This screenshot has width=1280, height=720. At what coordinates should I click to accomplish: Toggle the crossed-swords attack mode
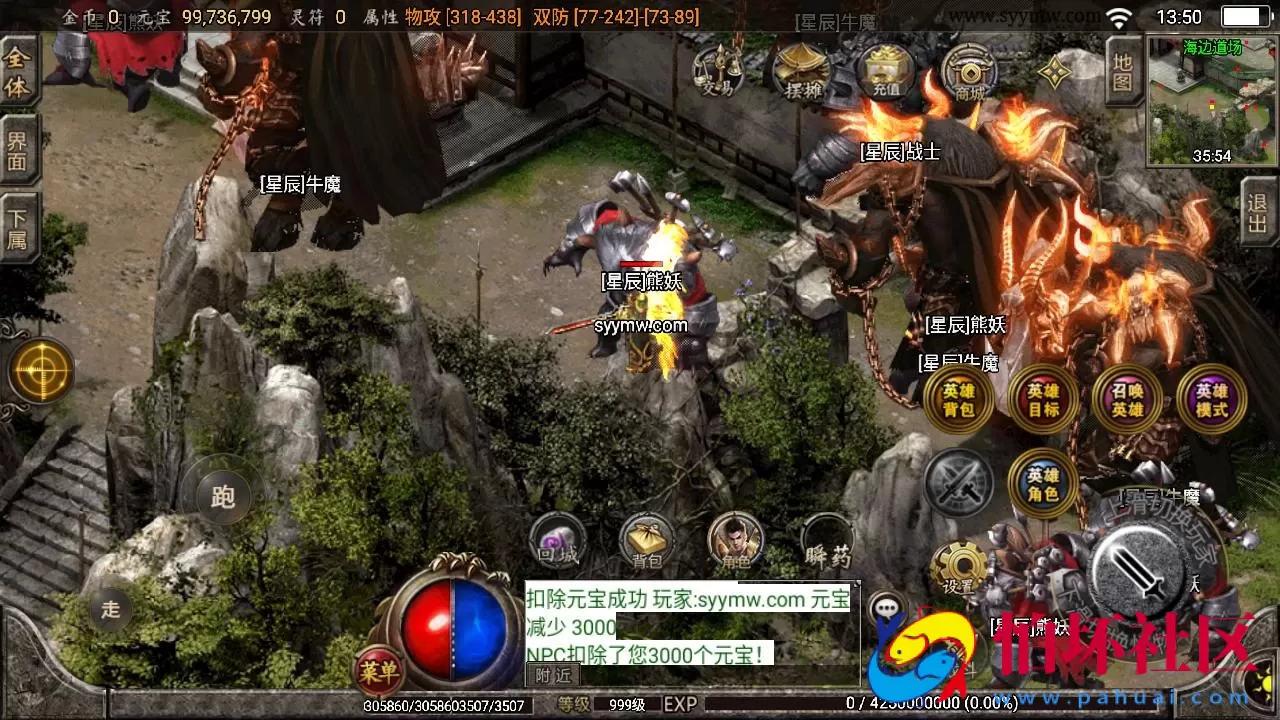coord(960,483)
